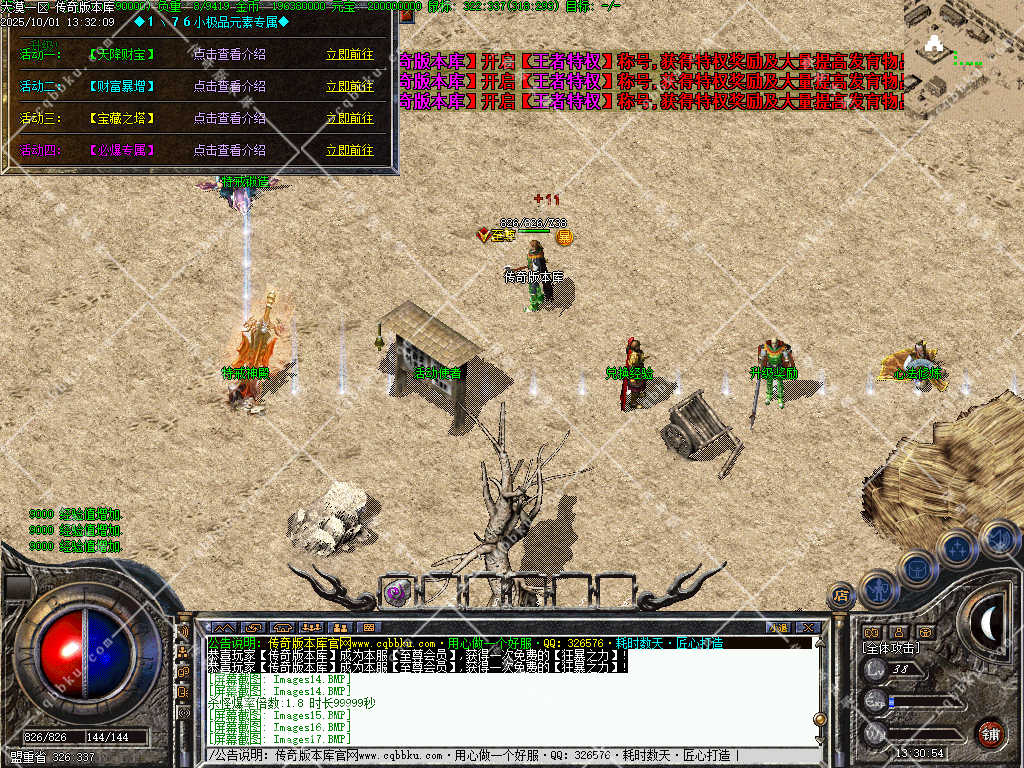The image size is (1024, 768).
Task: View the 财富暴增 event introduction
Action: coord(229,86)
